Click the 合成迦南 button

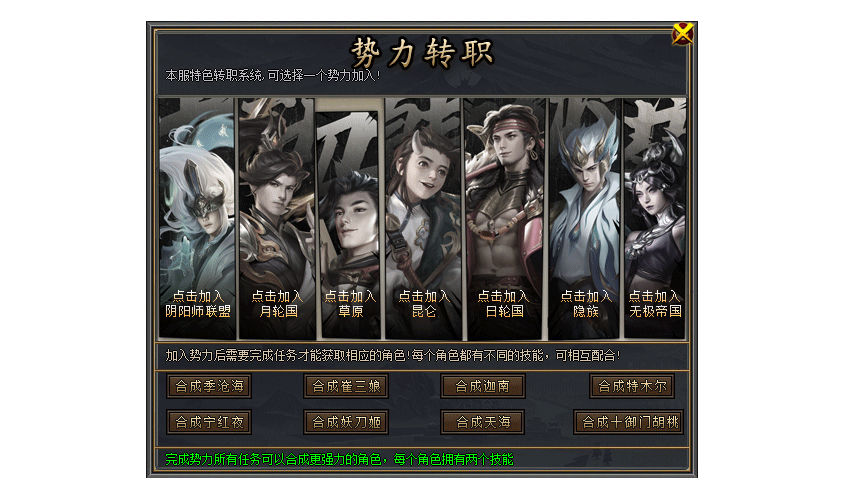pos(483,386)
